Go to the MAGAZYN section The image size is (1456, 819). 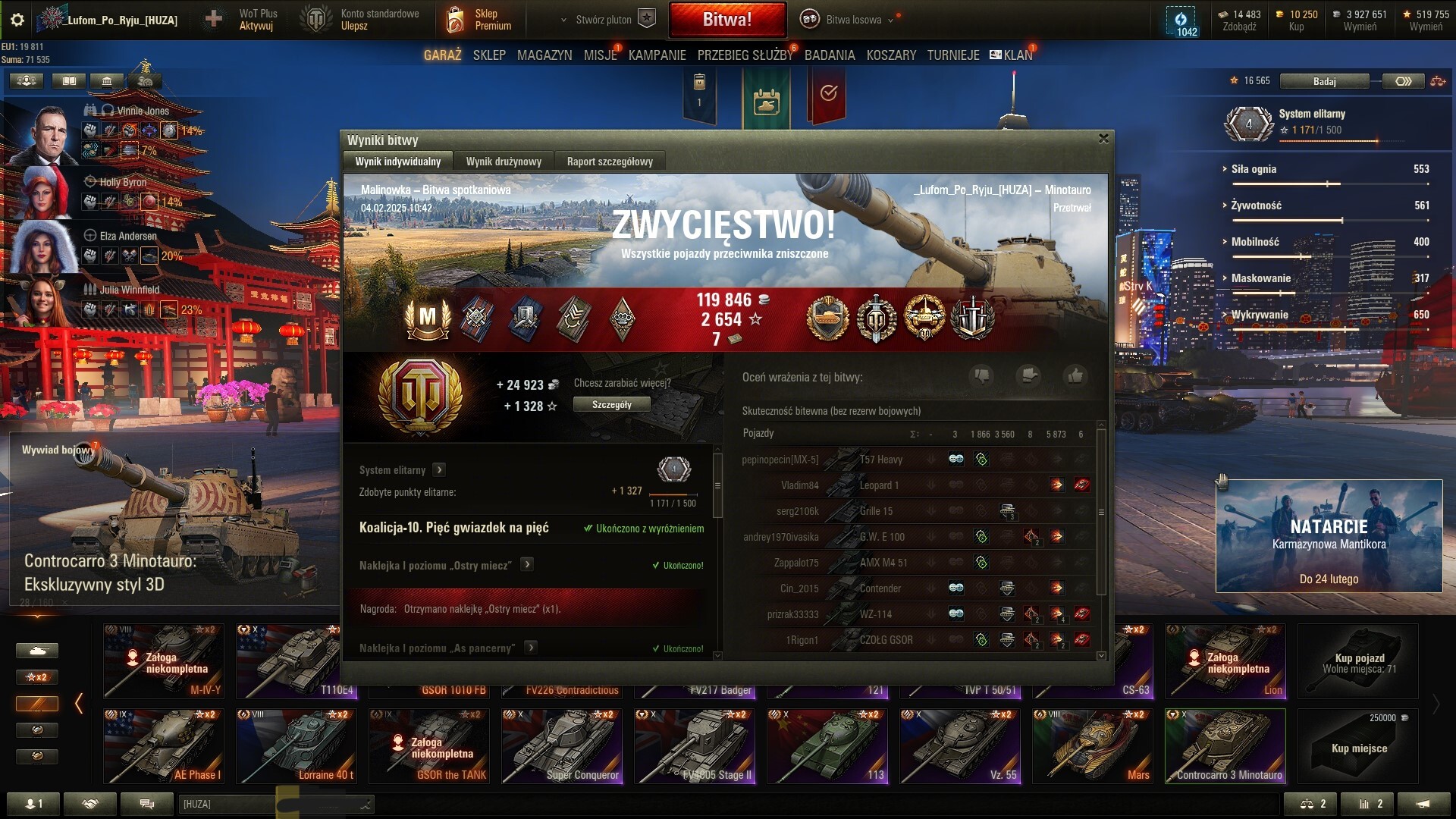(x=544, y=55)
